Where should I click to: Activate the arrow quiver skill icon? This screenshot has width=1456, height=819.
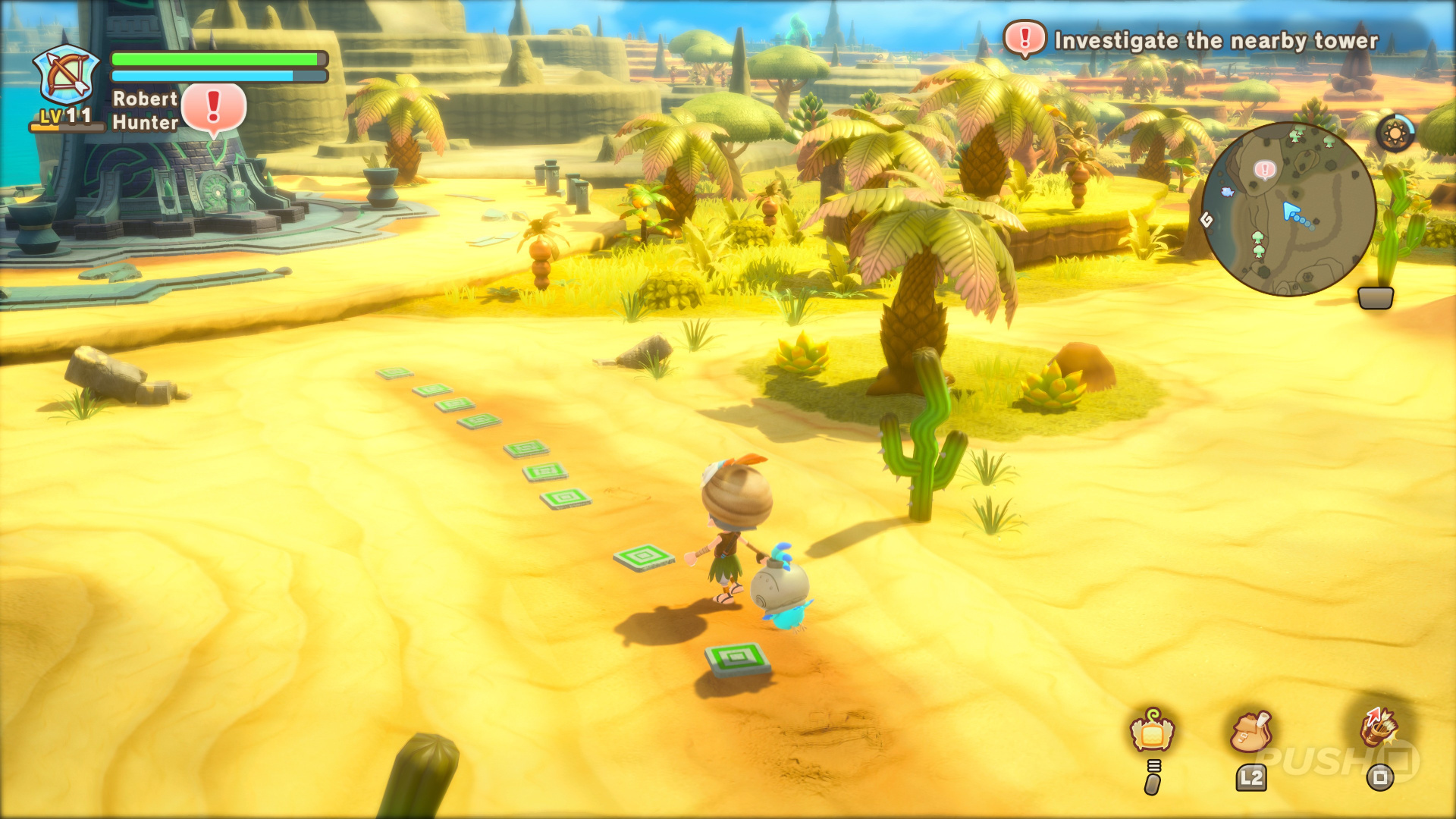[1379, 726]
